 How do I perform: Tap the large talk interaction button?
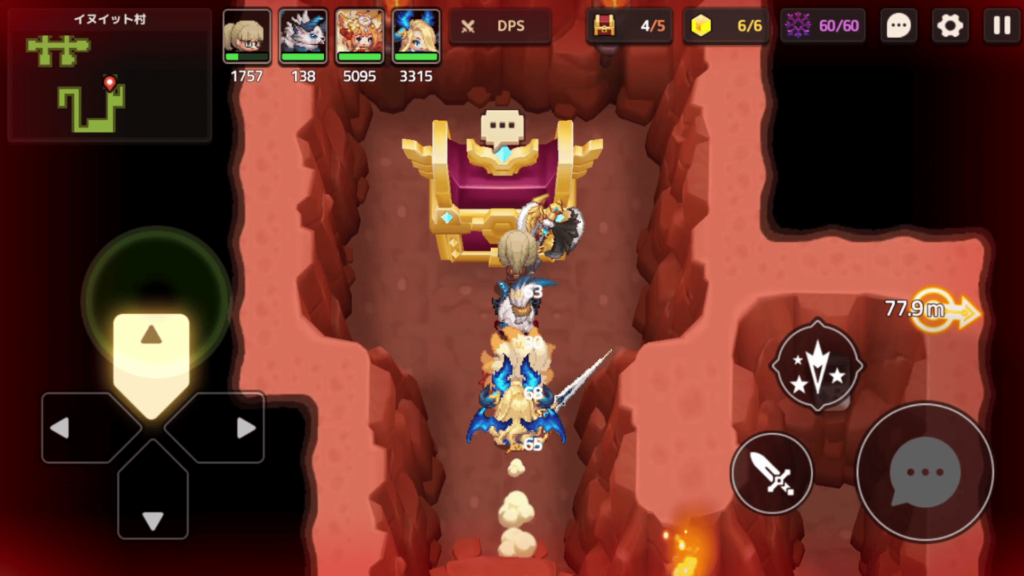pos(925,472)
